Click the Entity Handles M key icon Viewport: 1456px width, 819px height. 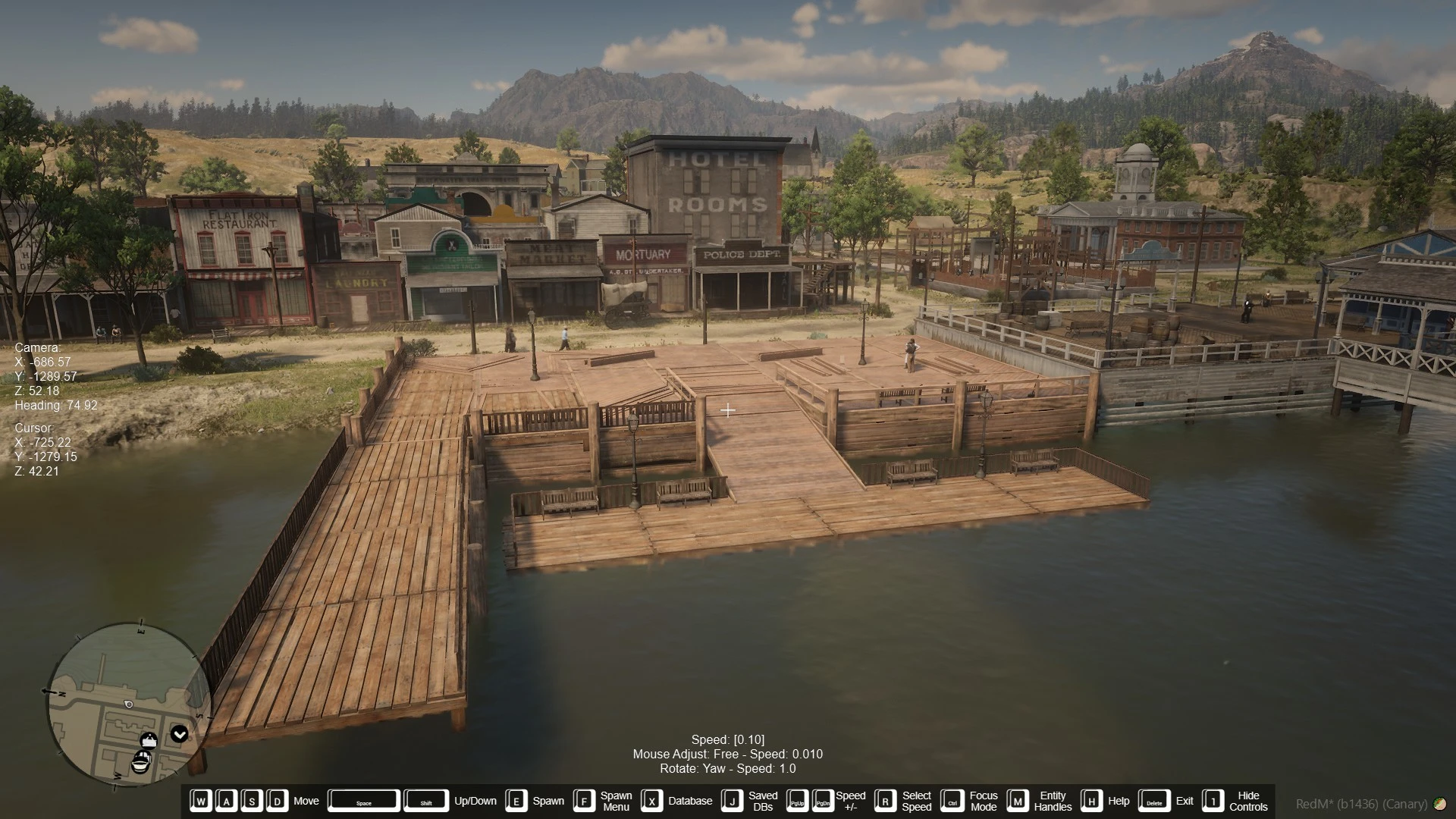(1019, 801)
